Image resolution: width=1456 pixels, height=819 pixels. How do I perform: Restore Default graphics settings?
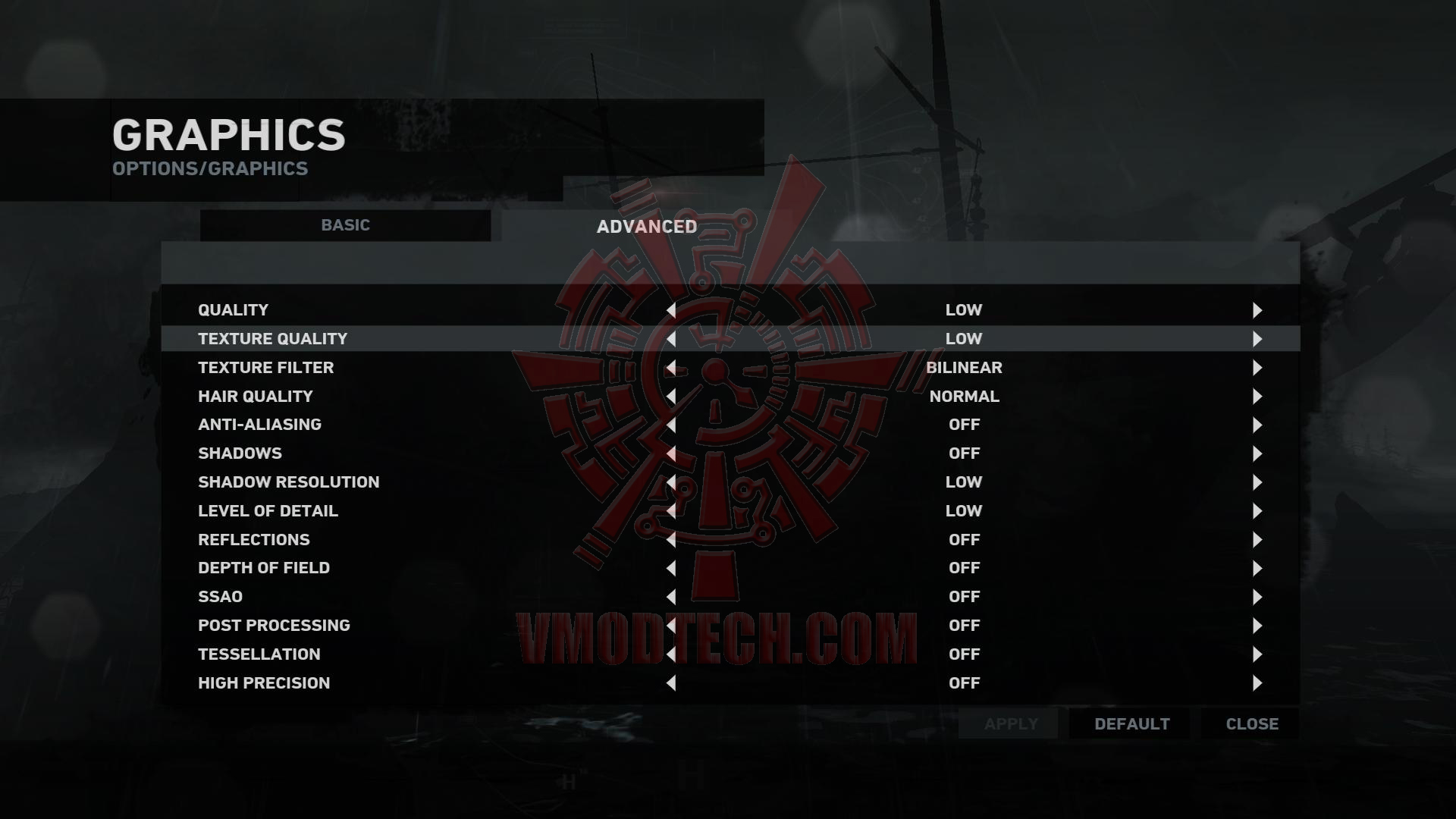tap(1131, 724)
